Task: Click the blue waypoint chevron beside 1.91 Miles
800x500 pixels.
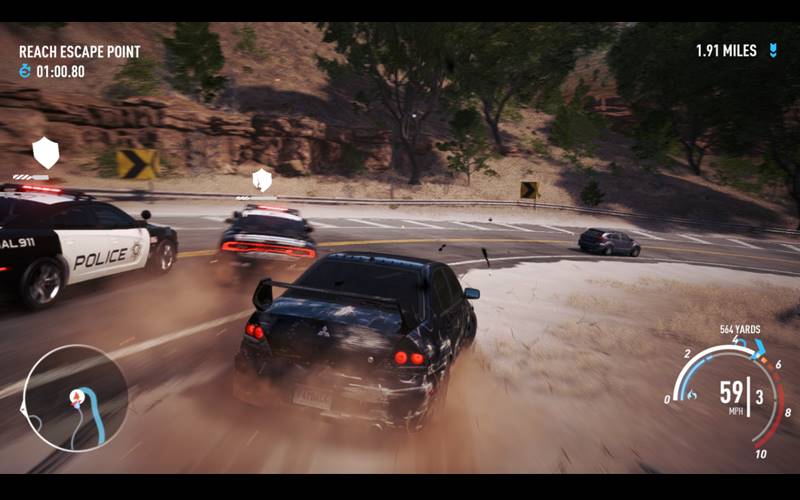Action: coord(773,50)
